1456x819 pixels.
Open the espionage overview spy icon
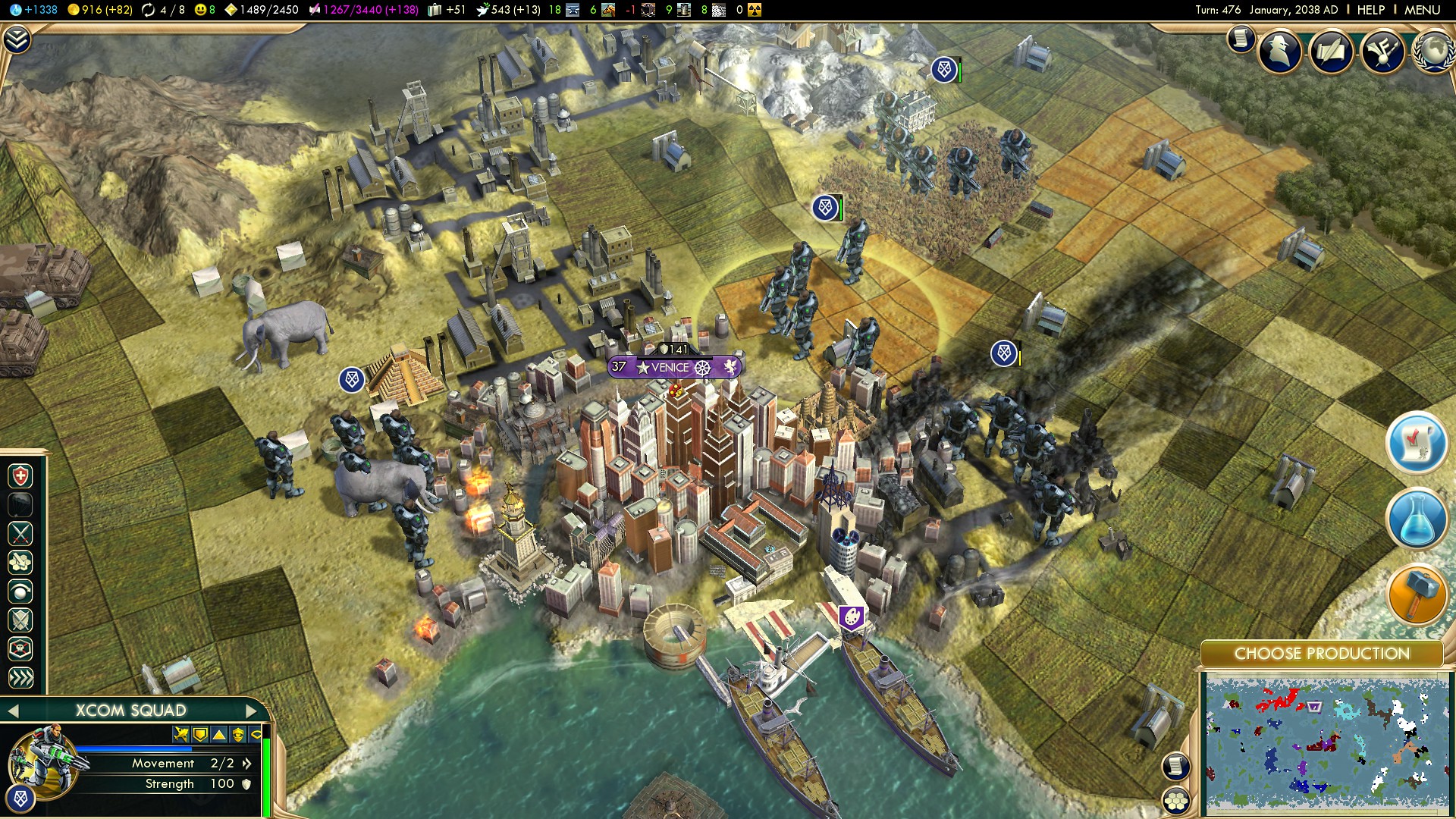(1281, 52)
